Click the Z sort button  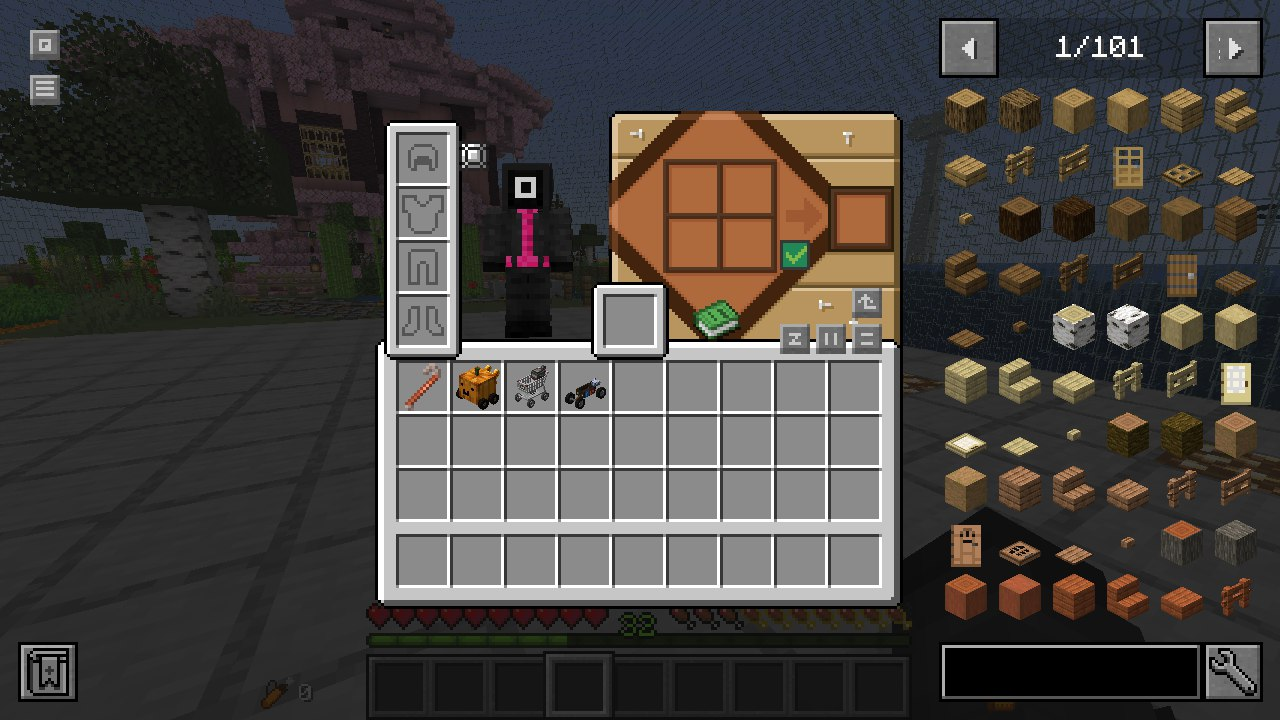[x=795, y=339]
